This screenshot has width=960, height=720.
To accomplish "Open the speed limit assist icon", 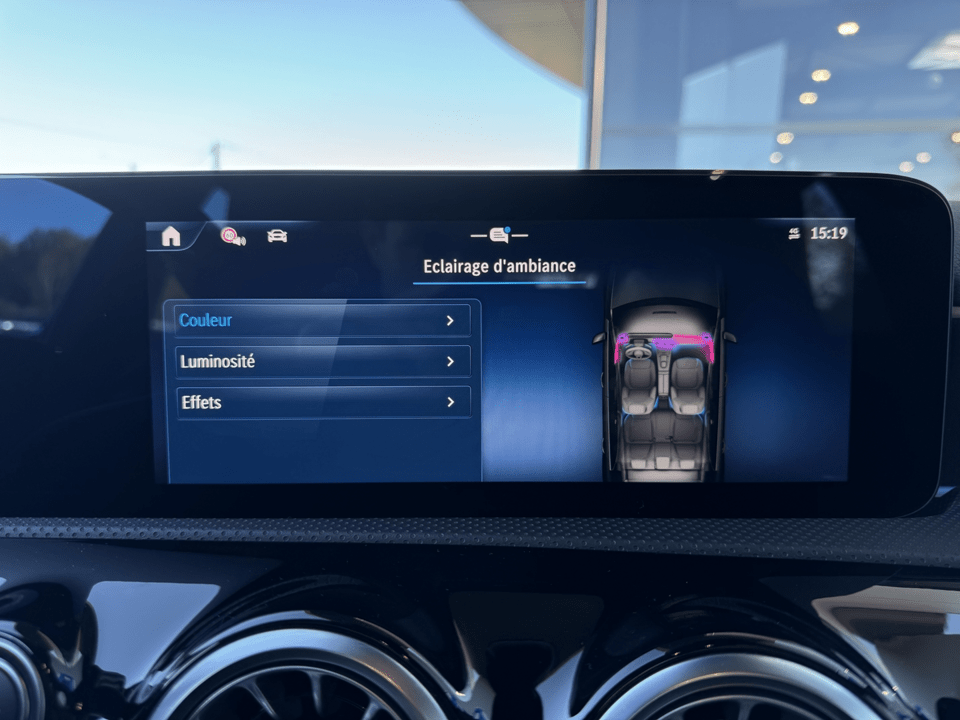I will 232,236.
